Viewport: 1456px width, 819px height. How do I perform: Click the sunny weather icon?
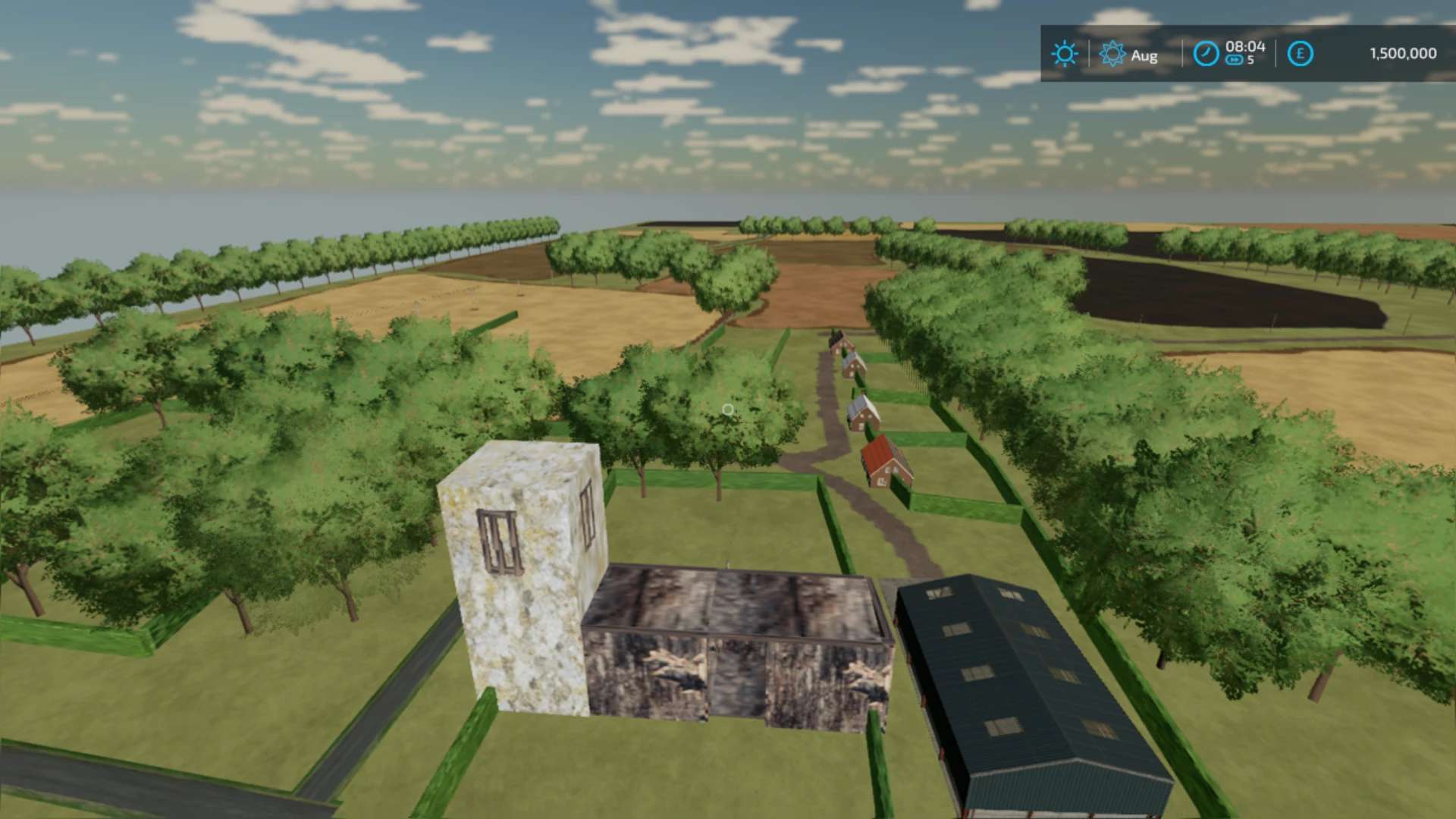(x=1064, y=54)
